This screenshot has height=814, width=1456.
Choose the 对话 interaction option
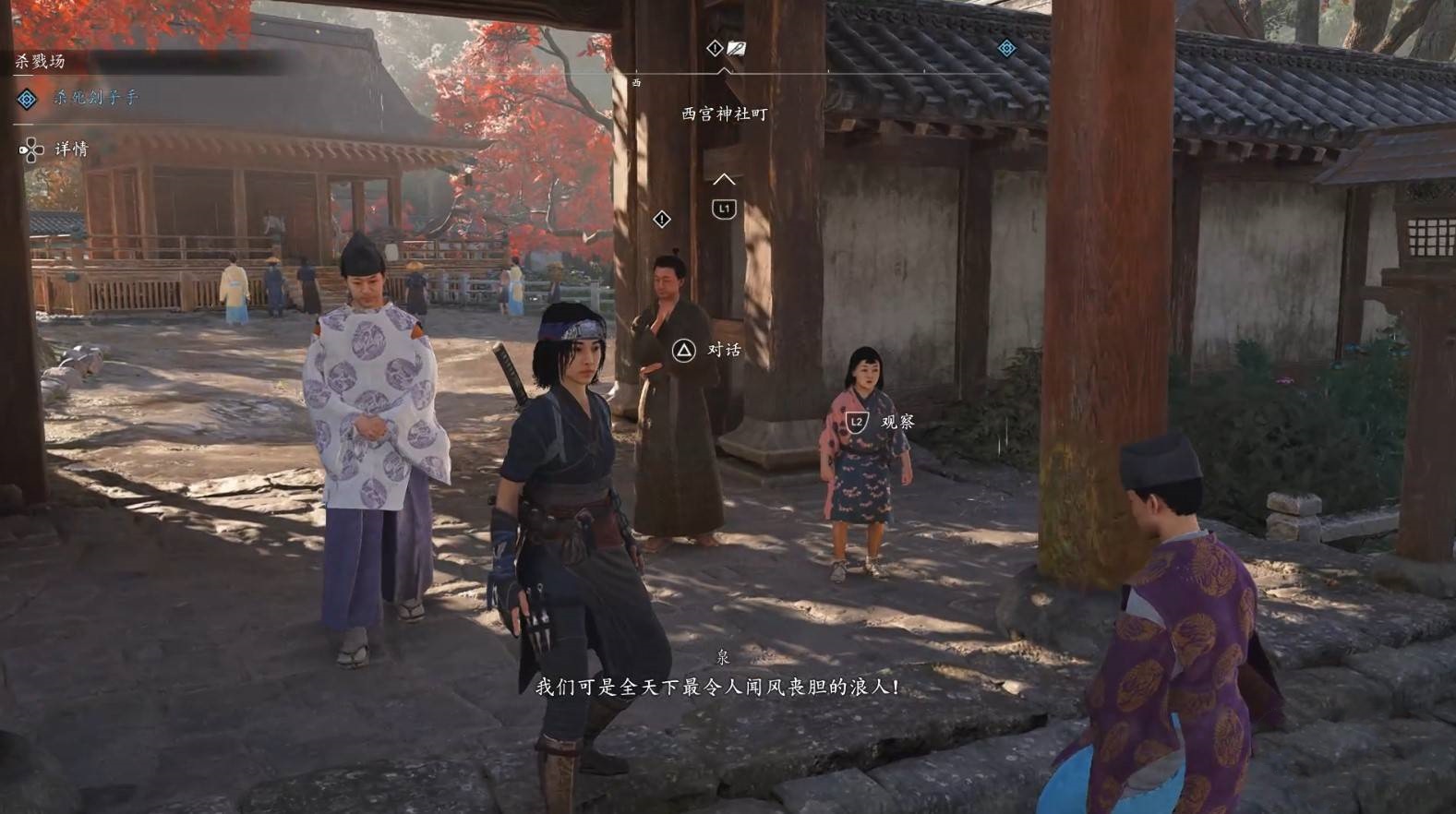(723, 350)
